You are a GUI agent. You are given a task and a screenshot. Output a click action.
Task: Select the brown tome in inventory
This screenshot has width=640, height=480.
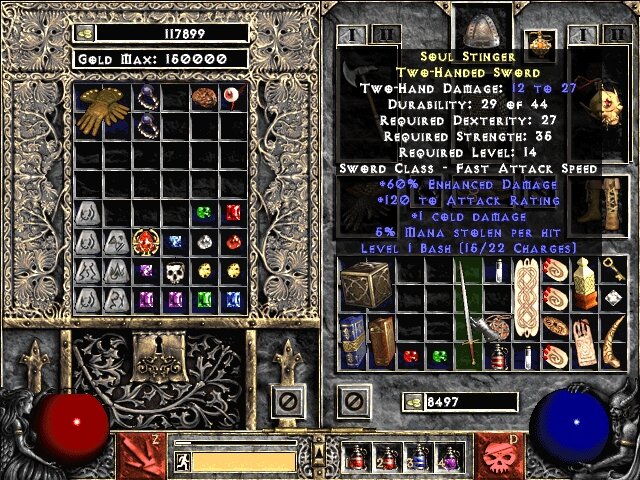[382, 340]
